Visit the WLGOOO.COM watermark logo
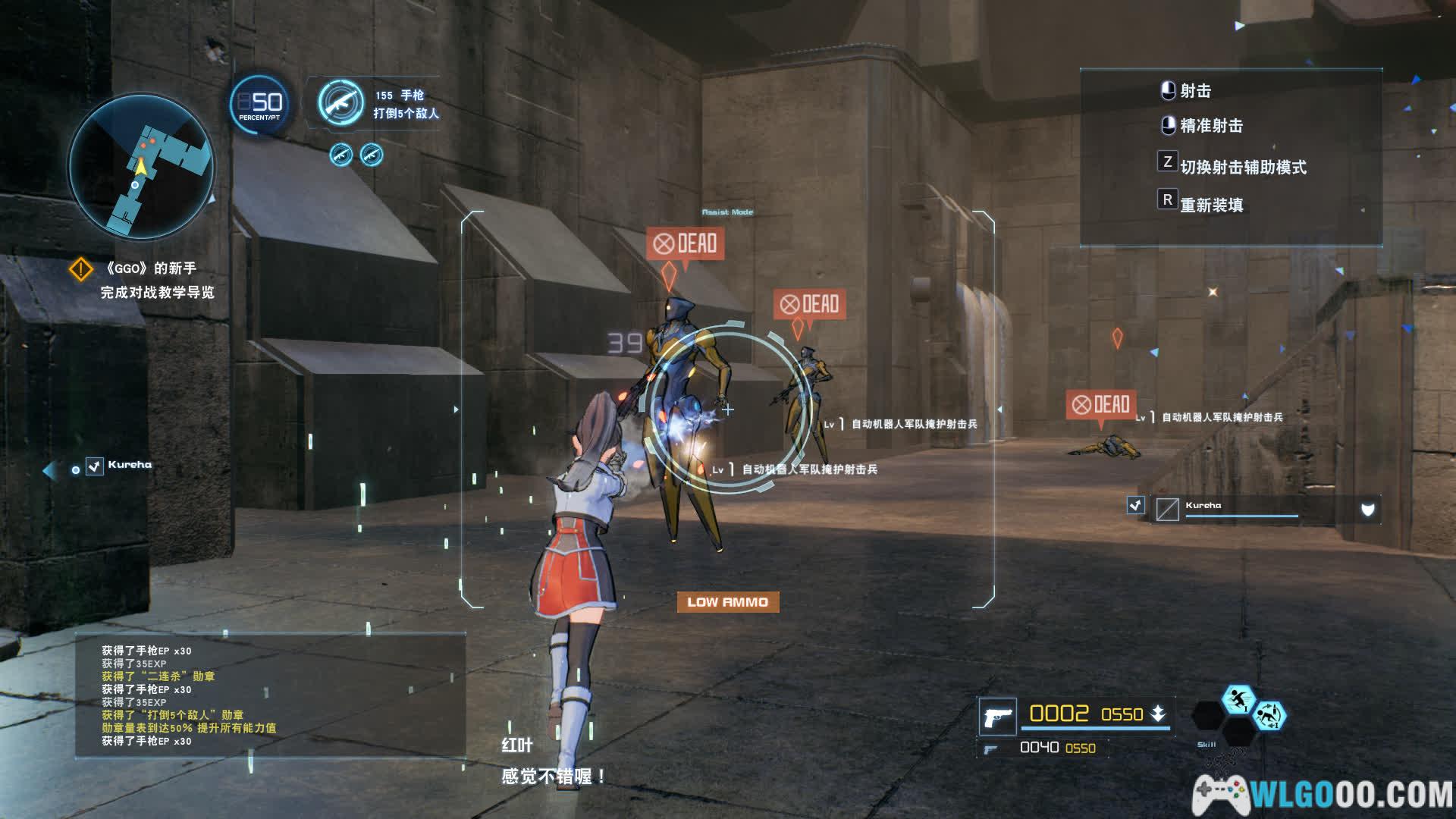 pyautogui.click(x=1323, y=794)
